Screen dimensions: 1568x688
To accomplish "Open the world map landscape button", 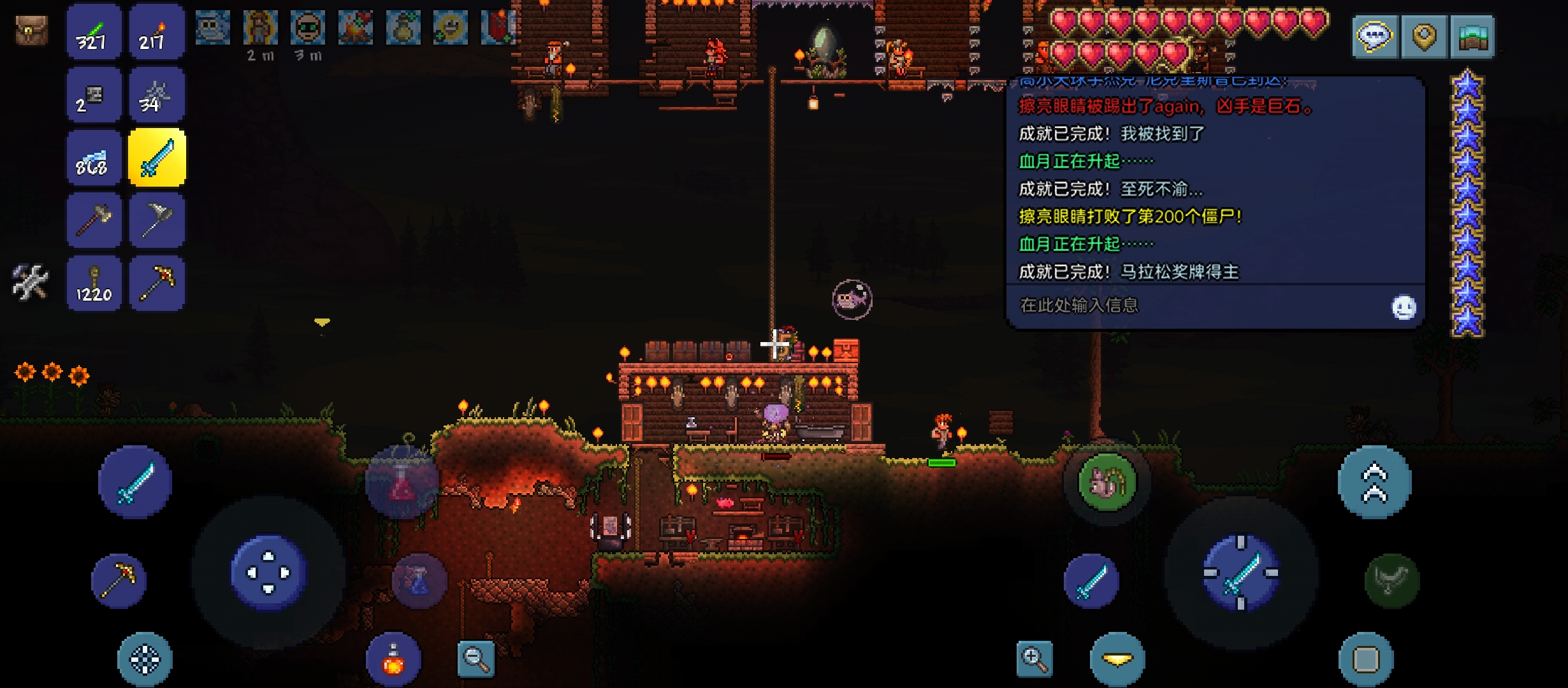I will click(1472, 36).
